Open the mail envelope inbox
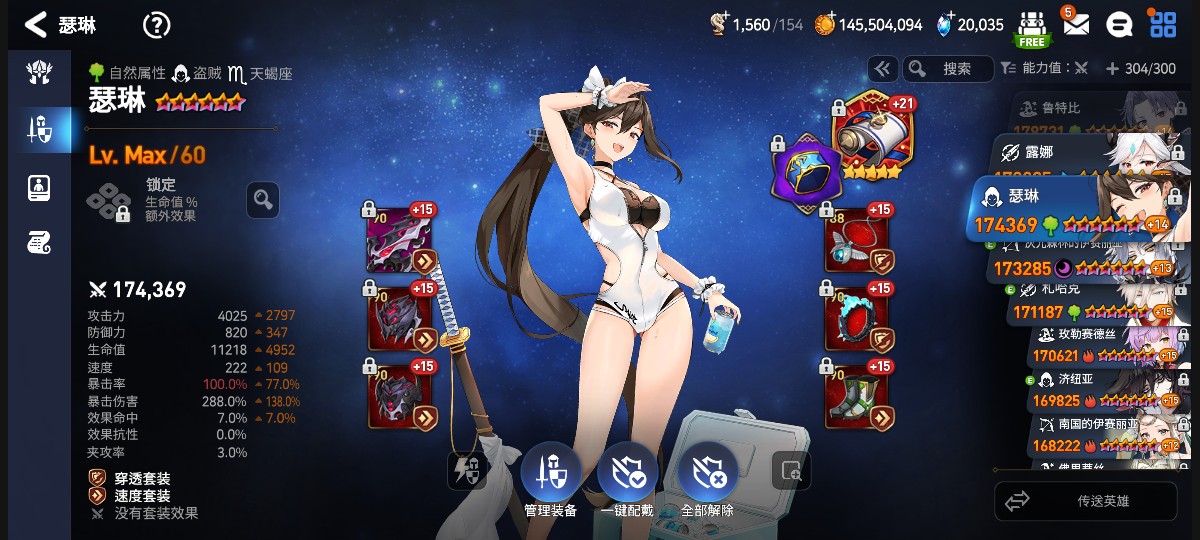This screenshot has height=540, width=1200. point(1075,24)
